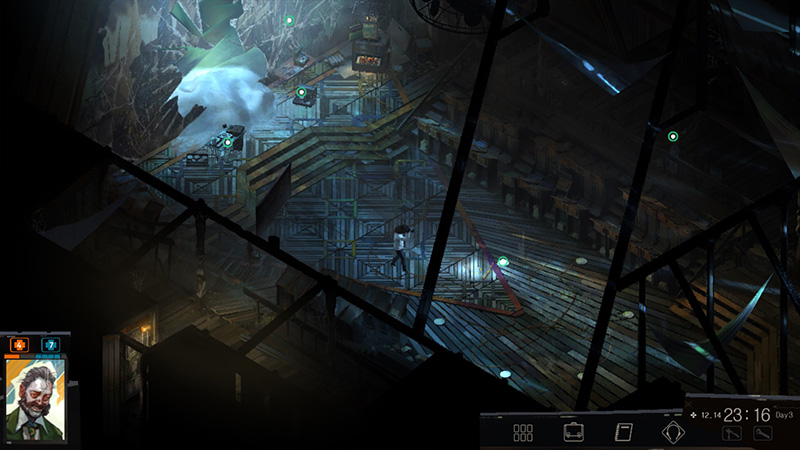Click the detective's portrait
The height and width of the screenshot is (450, 800).
click(x=36, y=399)
